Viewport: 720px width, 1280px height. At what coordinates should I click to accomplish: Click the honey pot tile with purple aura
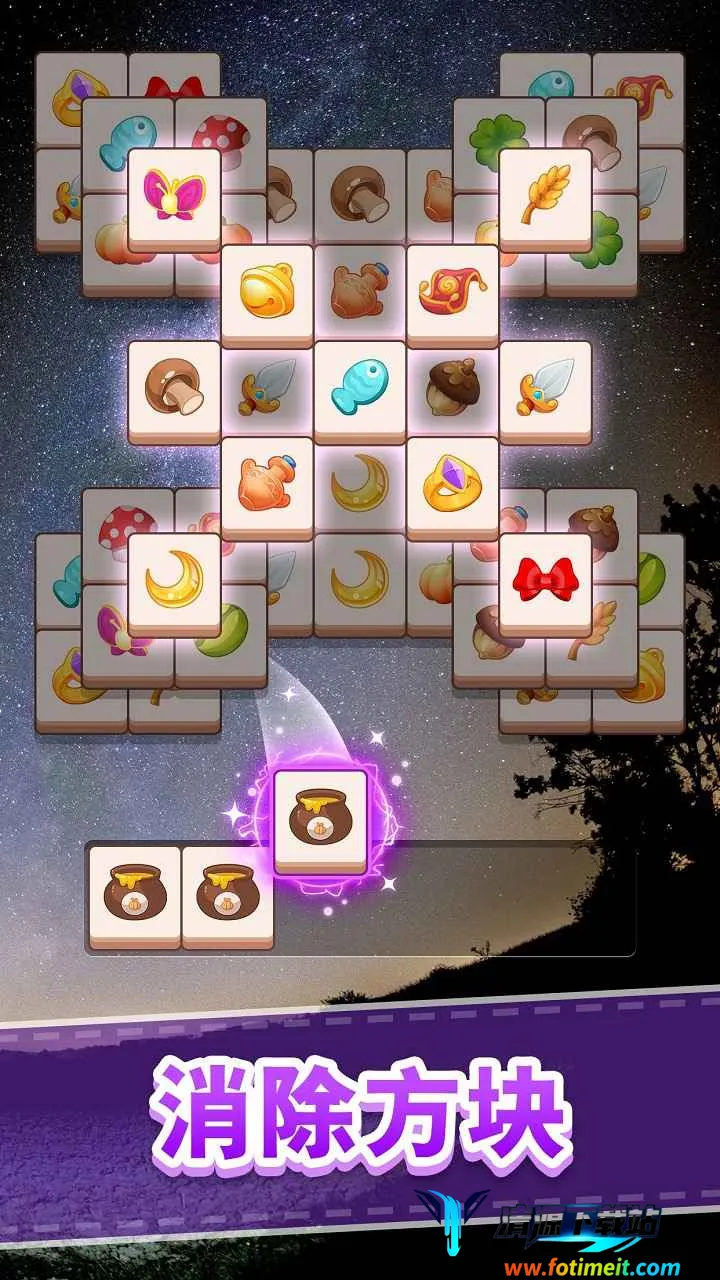(x=320, y=816)
